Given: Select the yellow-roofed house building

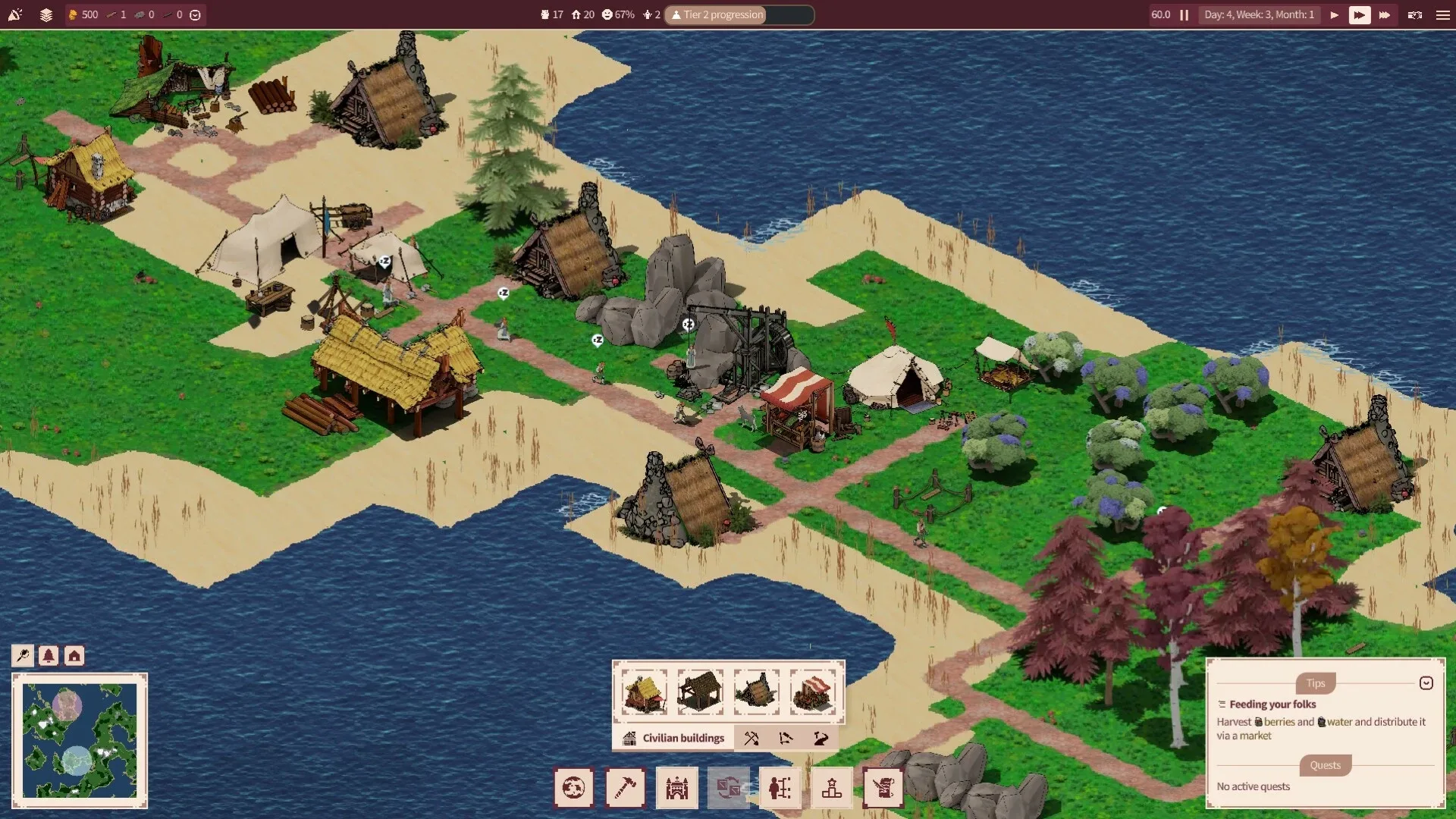Looking at the screenshot, I should (645, 692).
